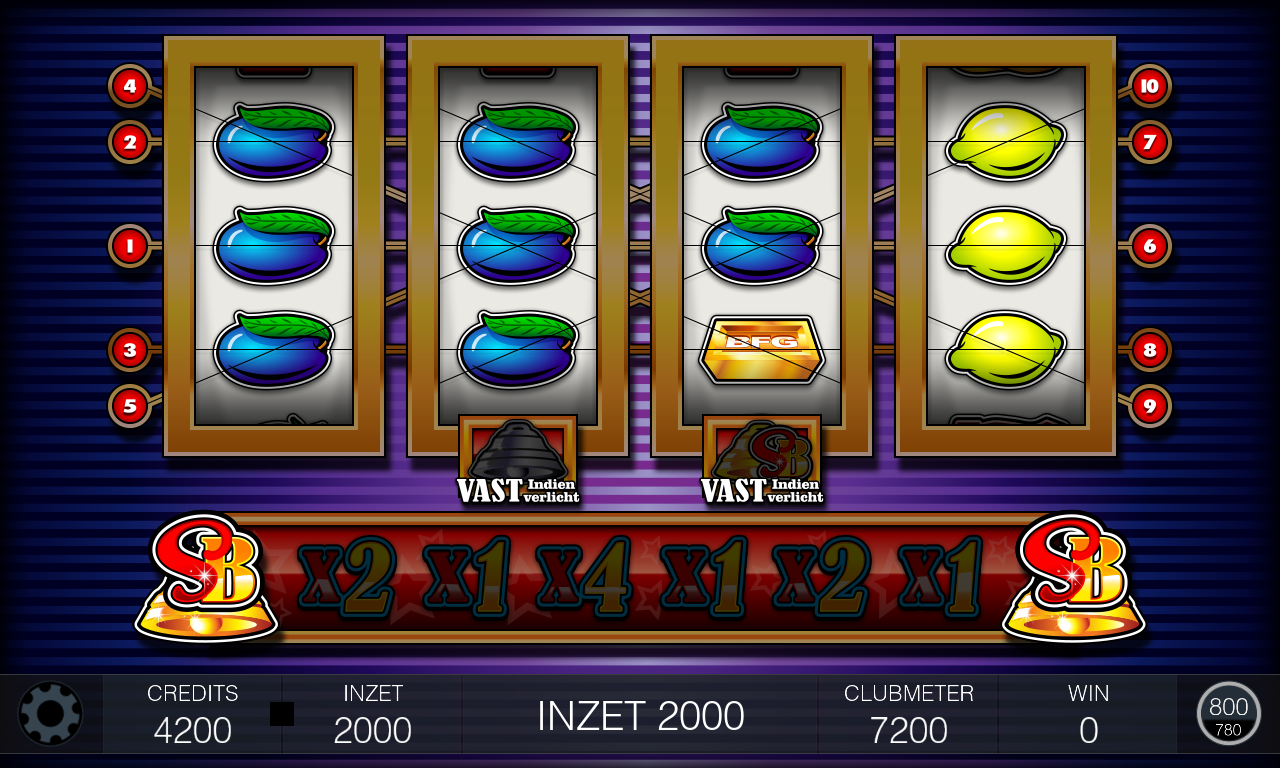Spin using the large INZET 2000 bar

point(640,715)
